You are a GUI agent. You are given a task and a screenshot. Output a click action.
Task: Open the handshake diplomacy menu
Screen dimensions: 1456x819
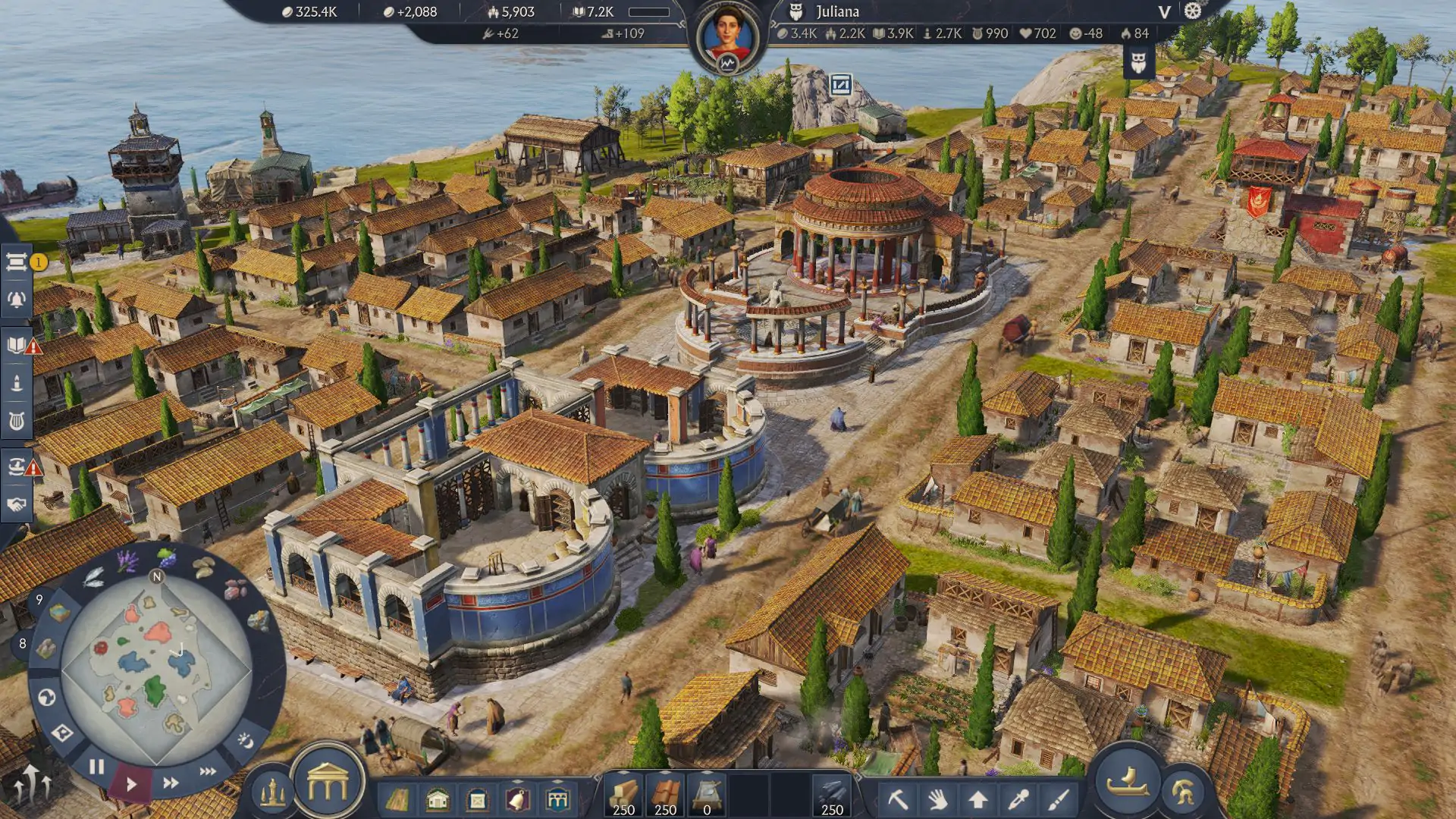click(16, 504)
